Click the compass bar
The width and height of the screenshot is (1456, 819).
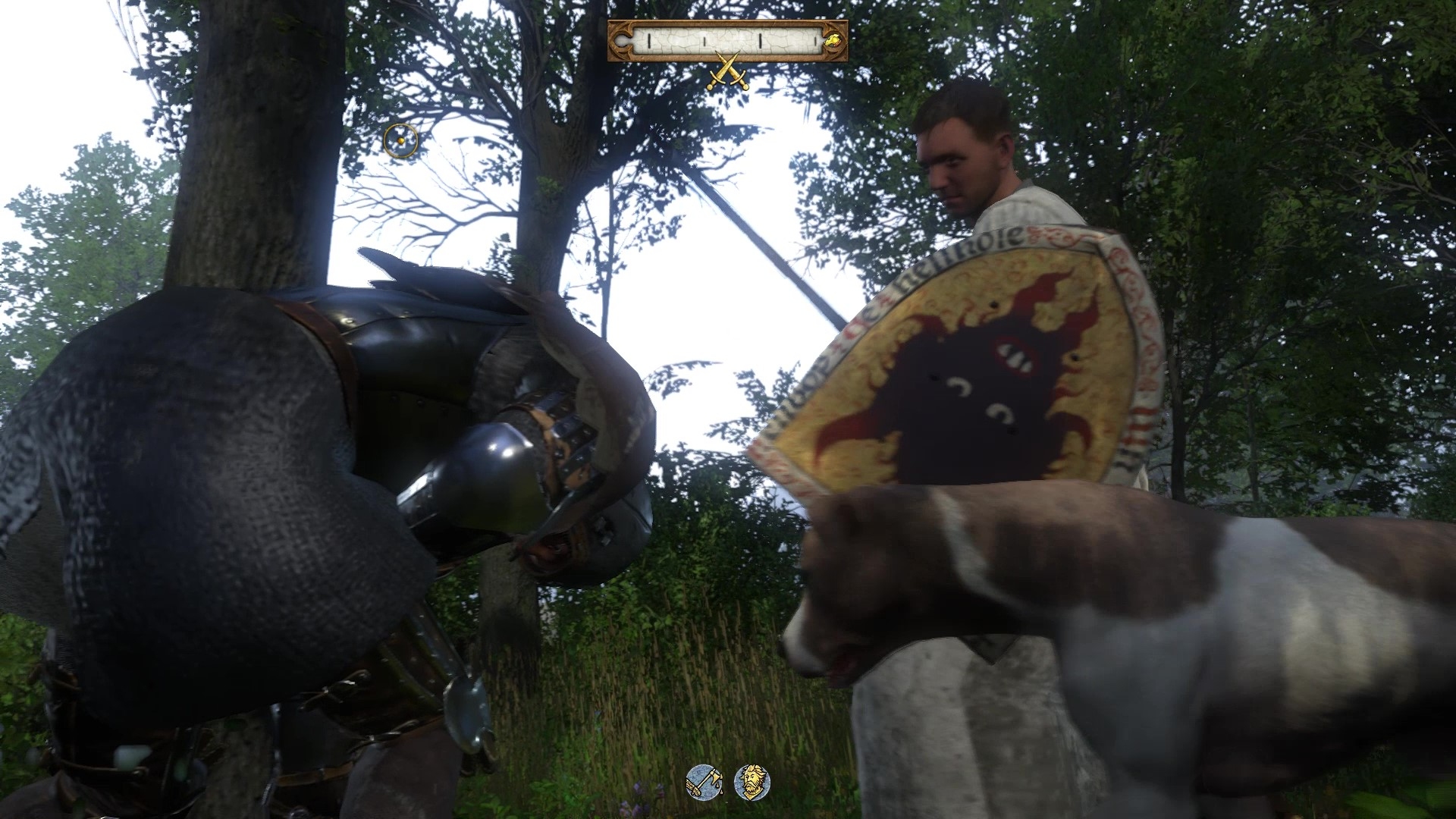coord(726,40)
